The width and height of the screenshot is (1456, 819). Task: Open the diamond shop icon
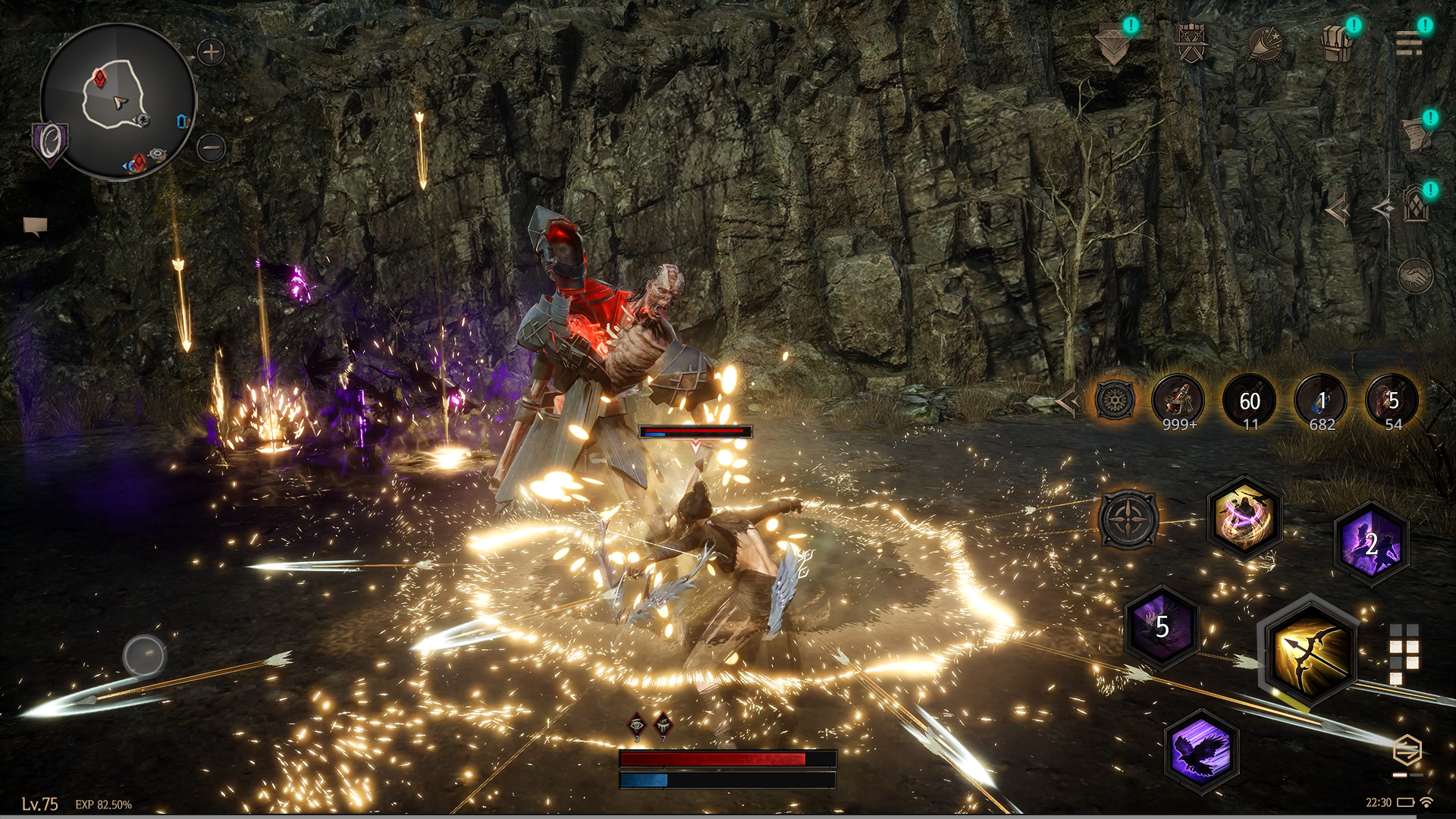[1113, 45]
